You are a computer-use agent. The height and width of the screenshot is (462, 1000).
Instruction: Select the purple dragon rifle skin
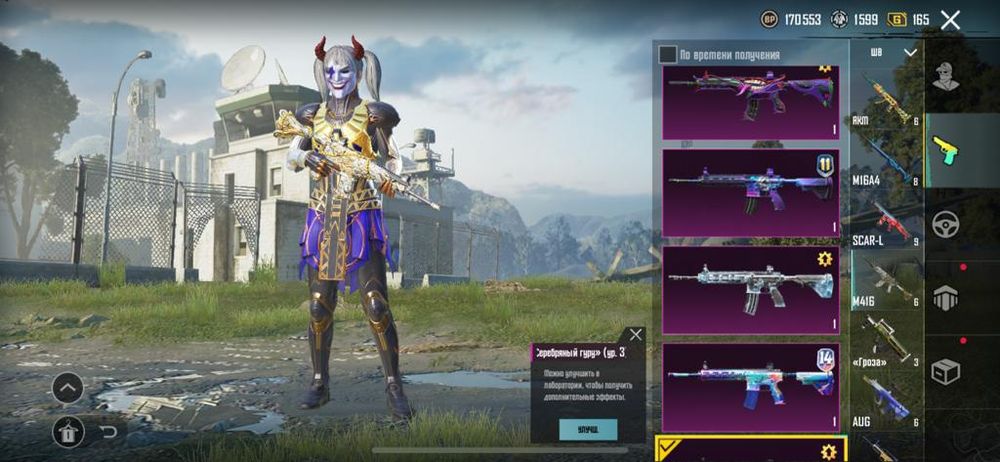coord(750,102)
